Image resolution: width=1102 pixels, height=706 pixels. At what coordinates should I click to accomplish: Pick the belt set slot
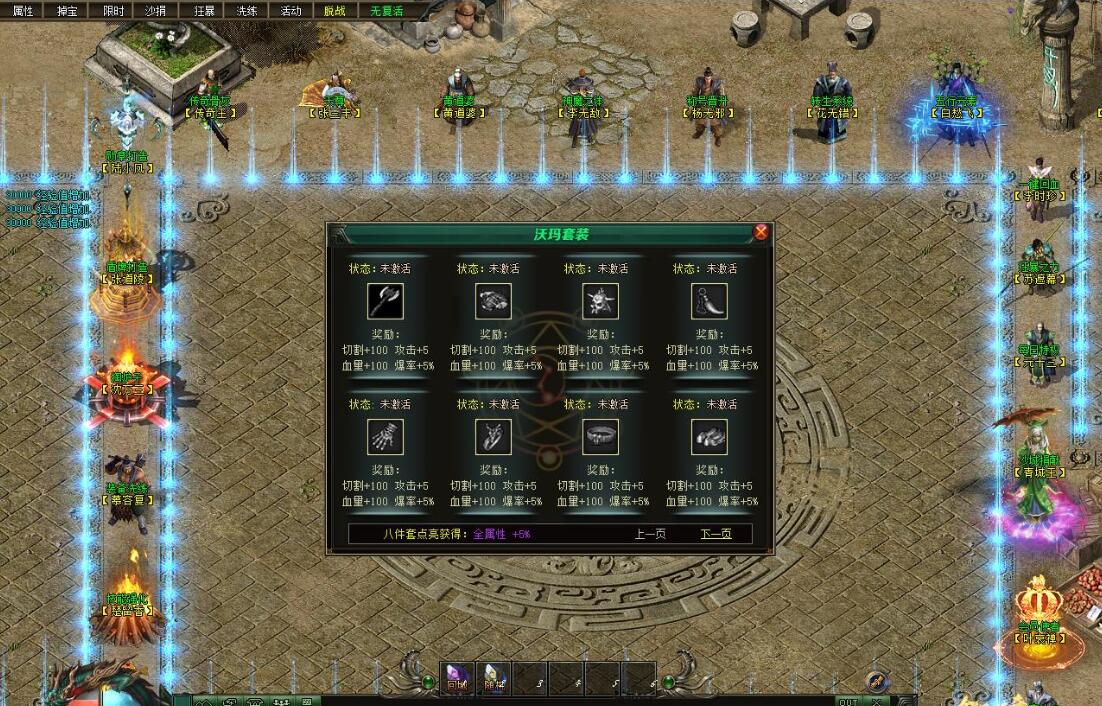tap(601, 437)
